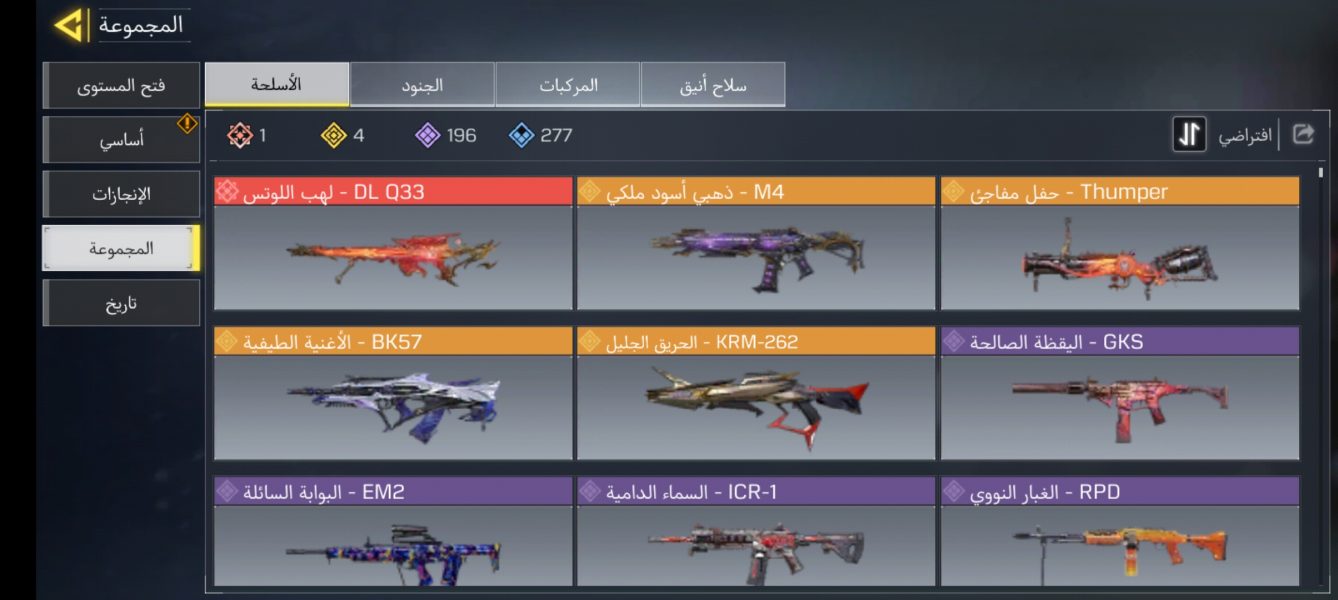Choose the M4 weapon card
This screenshot has width=1338, height=600.
(756, 244)
